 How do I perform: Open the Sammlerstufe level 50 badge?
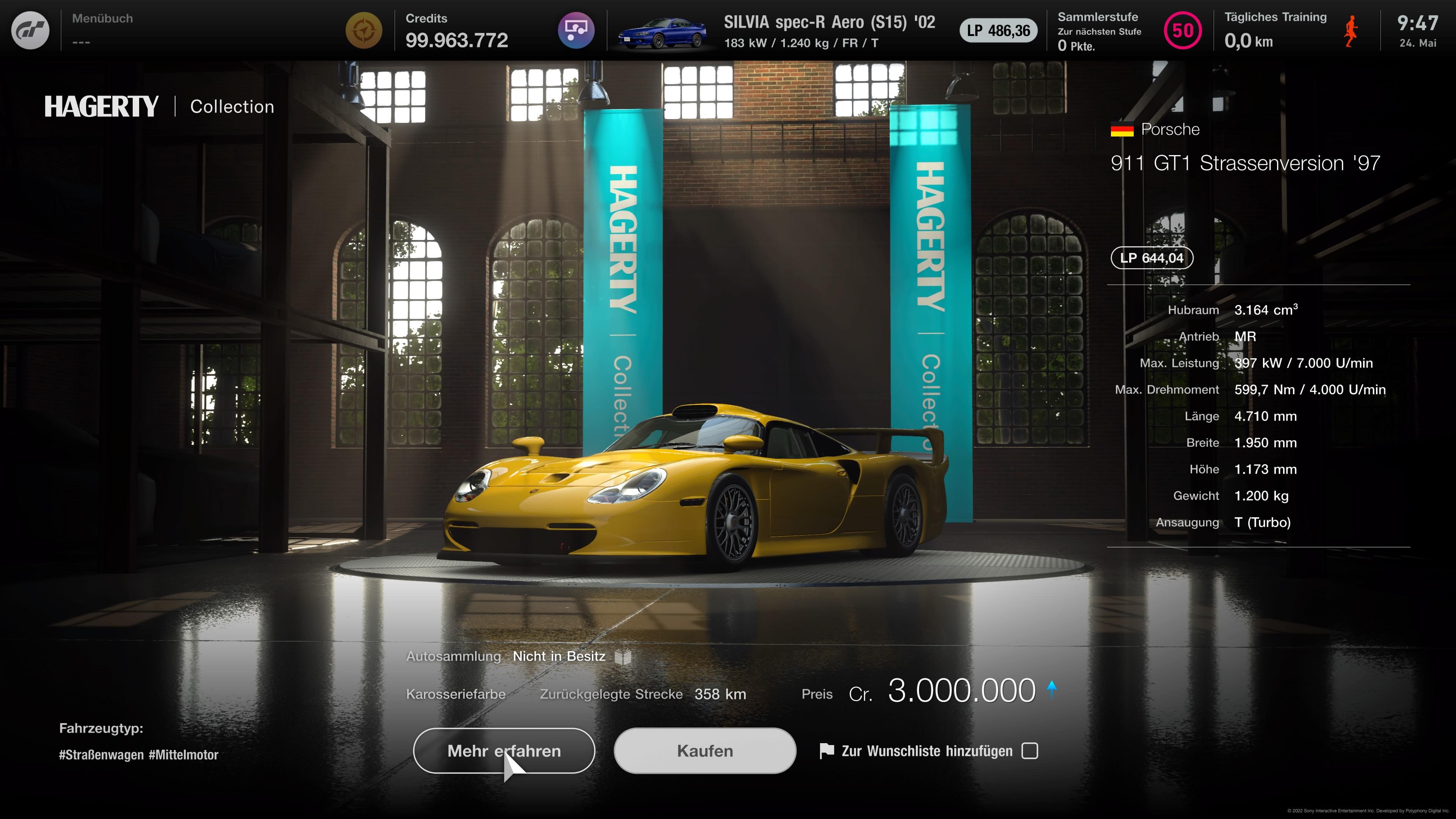1183,30
